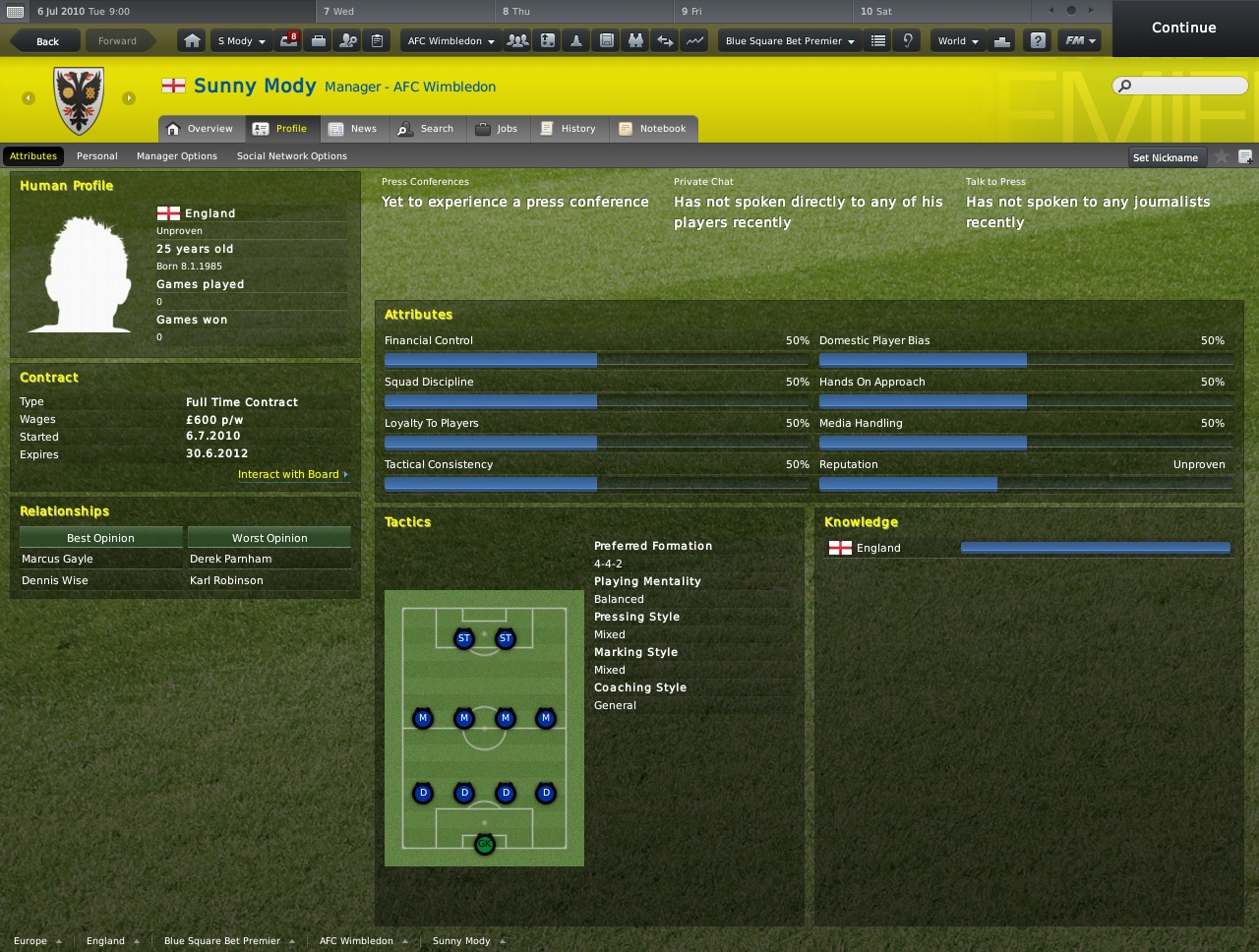Image resolution: width=1259 pixels, height=952 pixels.
Task: Click the Interact with Board link
Action: [287, 474]
